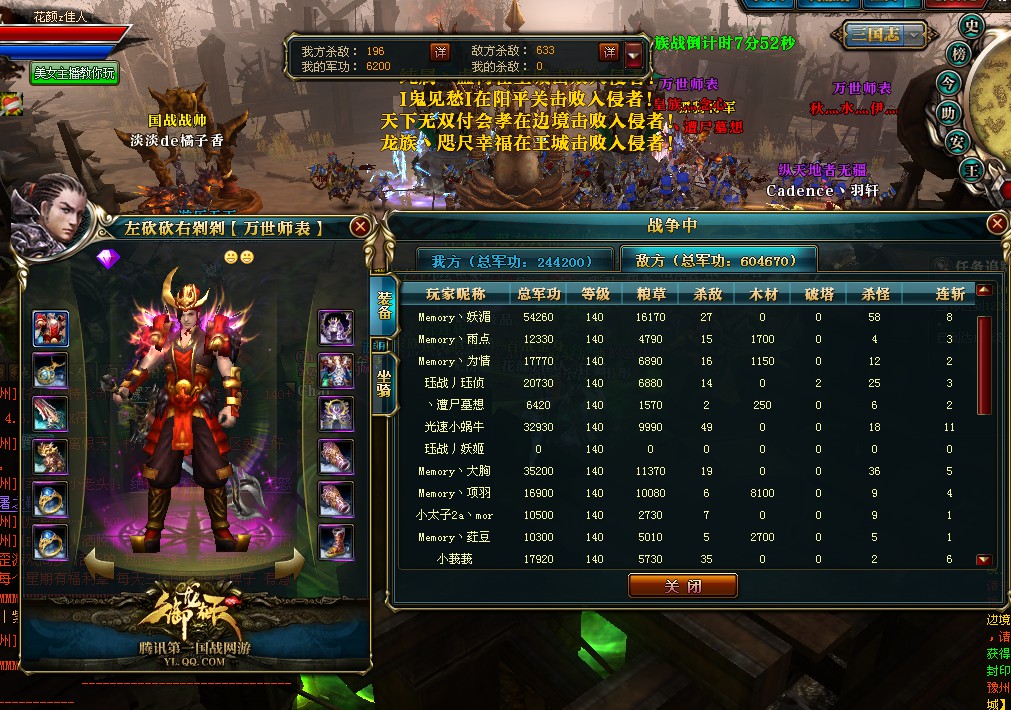Sort the list by 总军功 column header
This screenshot has height=710, width=1011.
tap(539, 294)
